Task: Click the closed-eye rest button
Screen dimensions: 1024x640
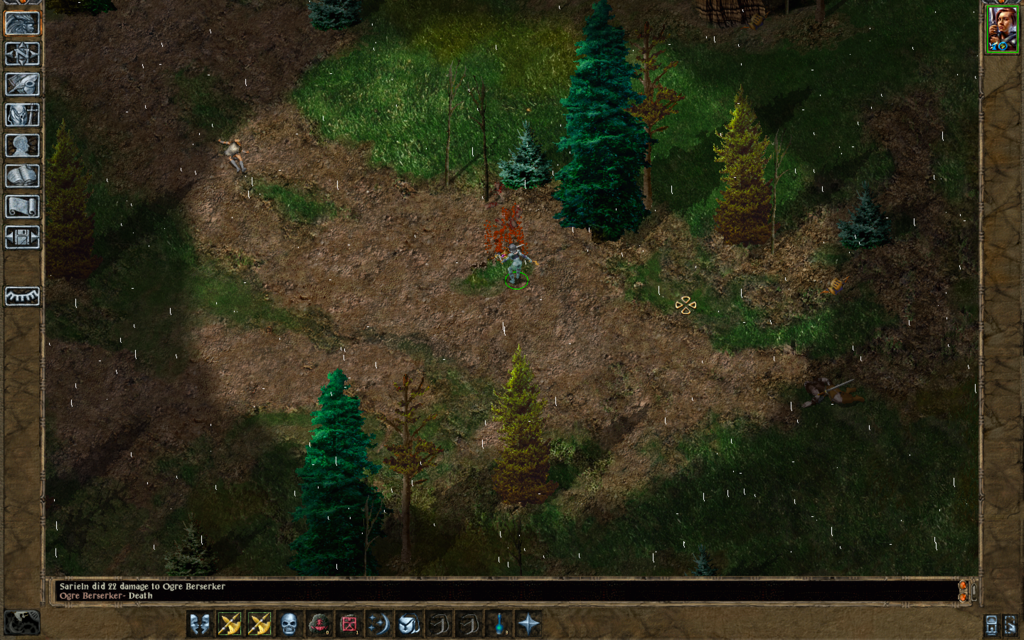Action: coord(22,296)
